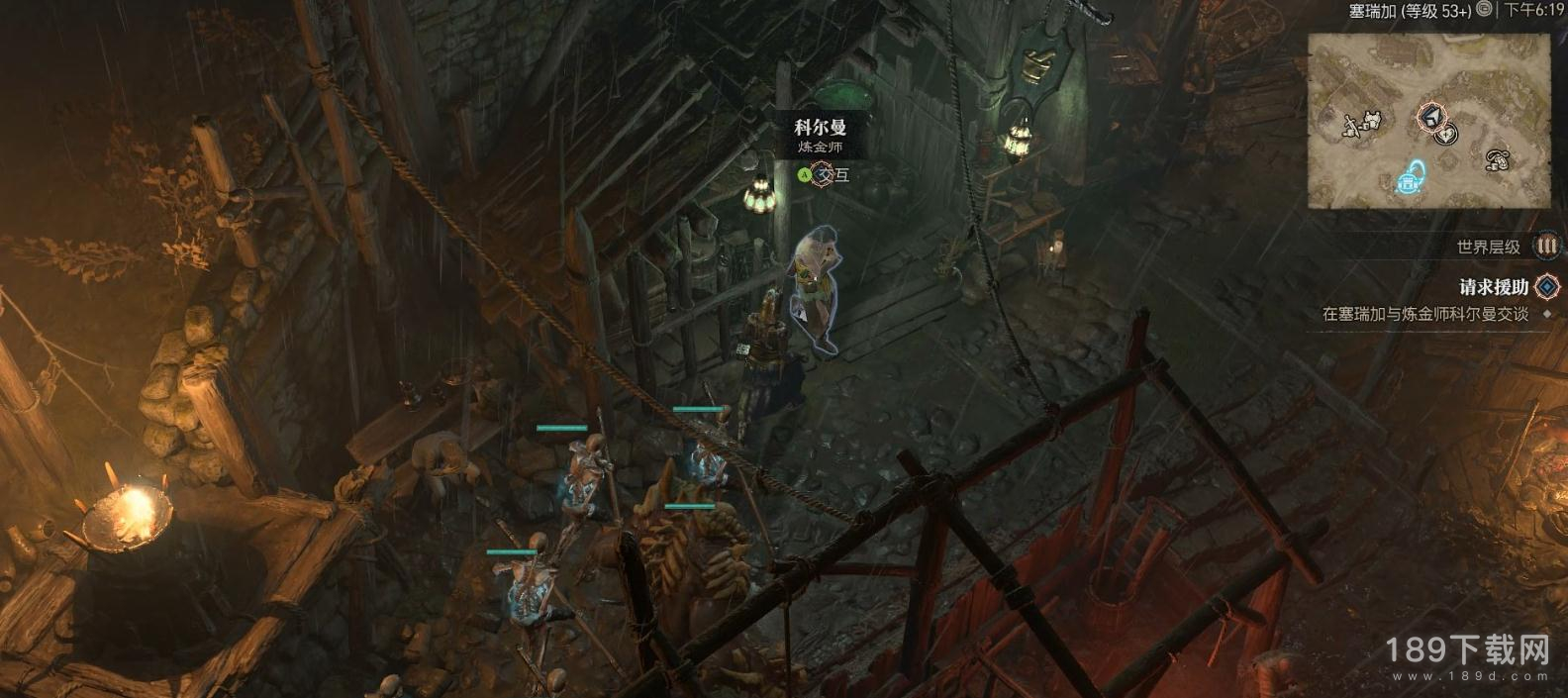1568x698 pixels.
Task: Open the World Tier III icon
Action: 1546,246
